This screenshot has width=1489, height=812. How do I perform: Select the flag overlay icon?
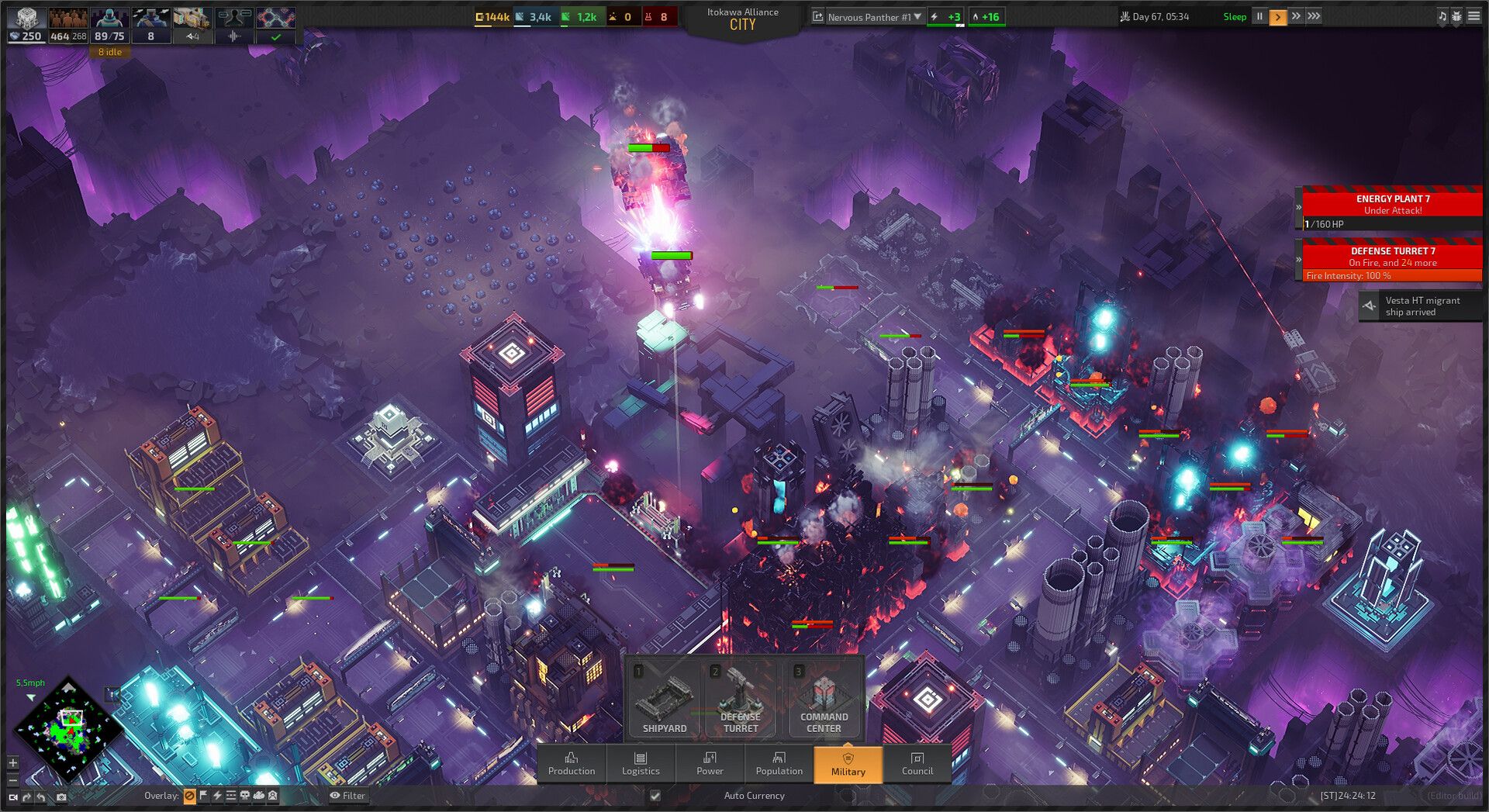pos(202,796)
